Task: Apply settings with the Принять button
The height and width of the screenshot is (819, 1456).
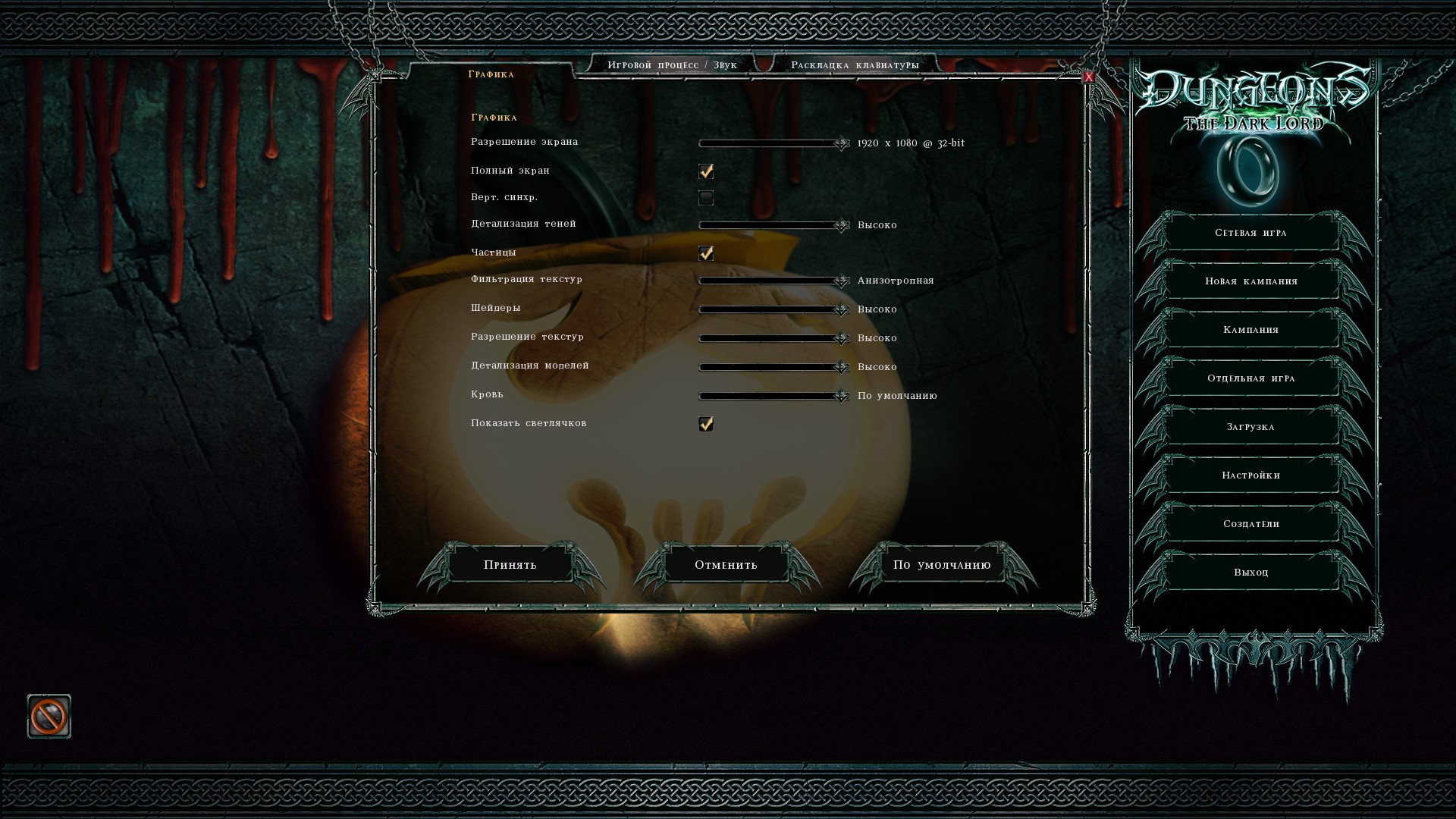Action: coord(510,565)
